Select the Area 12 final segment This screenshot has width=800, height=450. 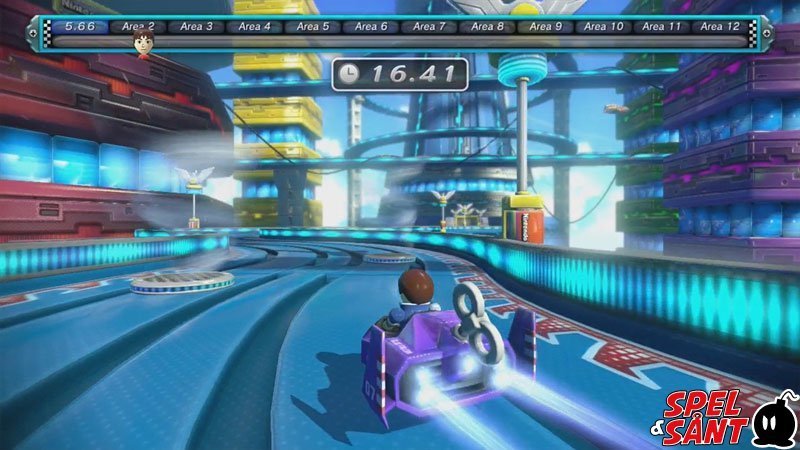pos(719,26)
